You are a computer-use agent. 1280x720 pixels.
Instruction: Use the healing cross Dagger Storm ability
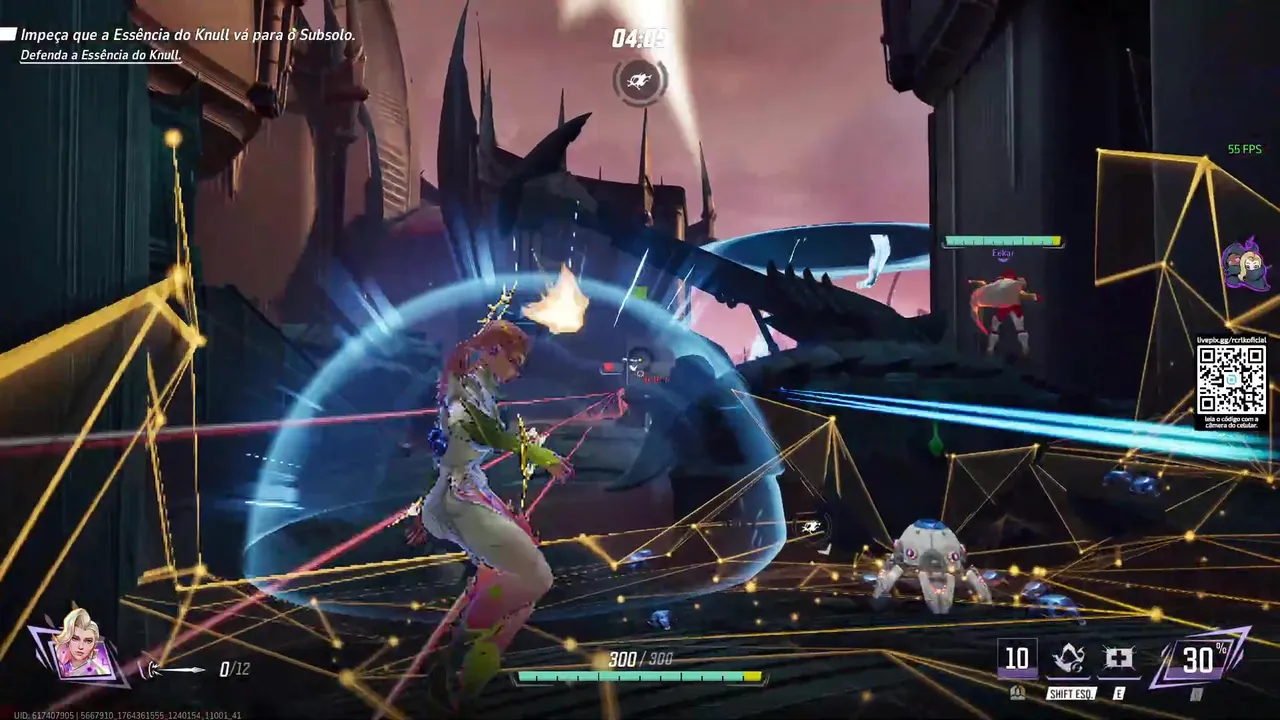tap(1119, 659)
